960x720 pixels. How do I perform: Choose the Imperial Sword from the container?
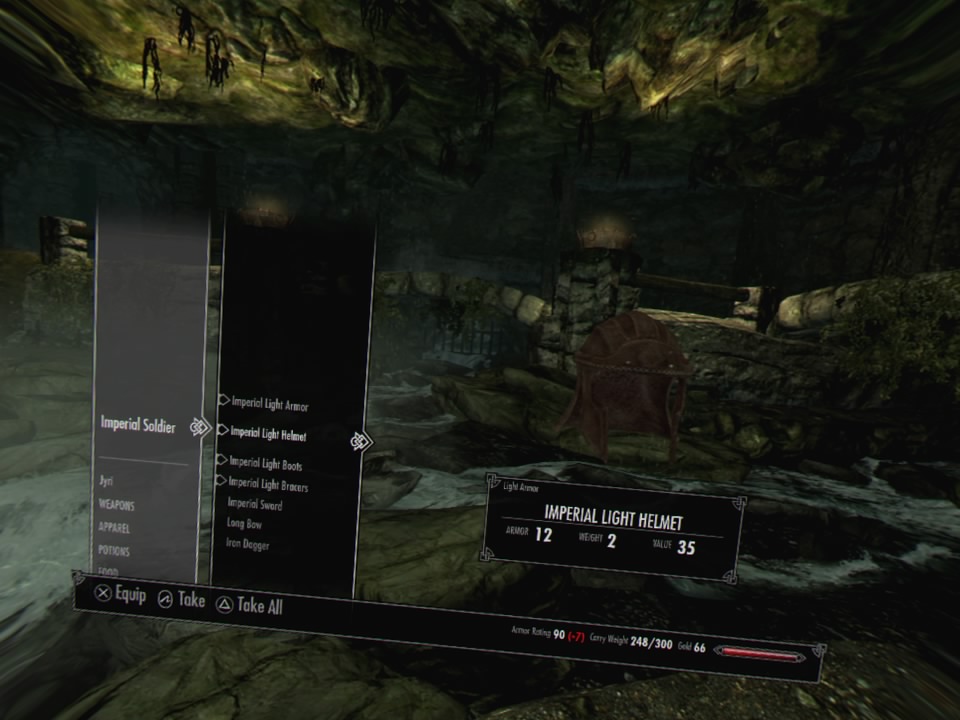(255, 505)
